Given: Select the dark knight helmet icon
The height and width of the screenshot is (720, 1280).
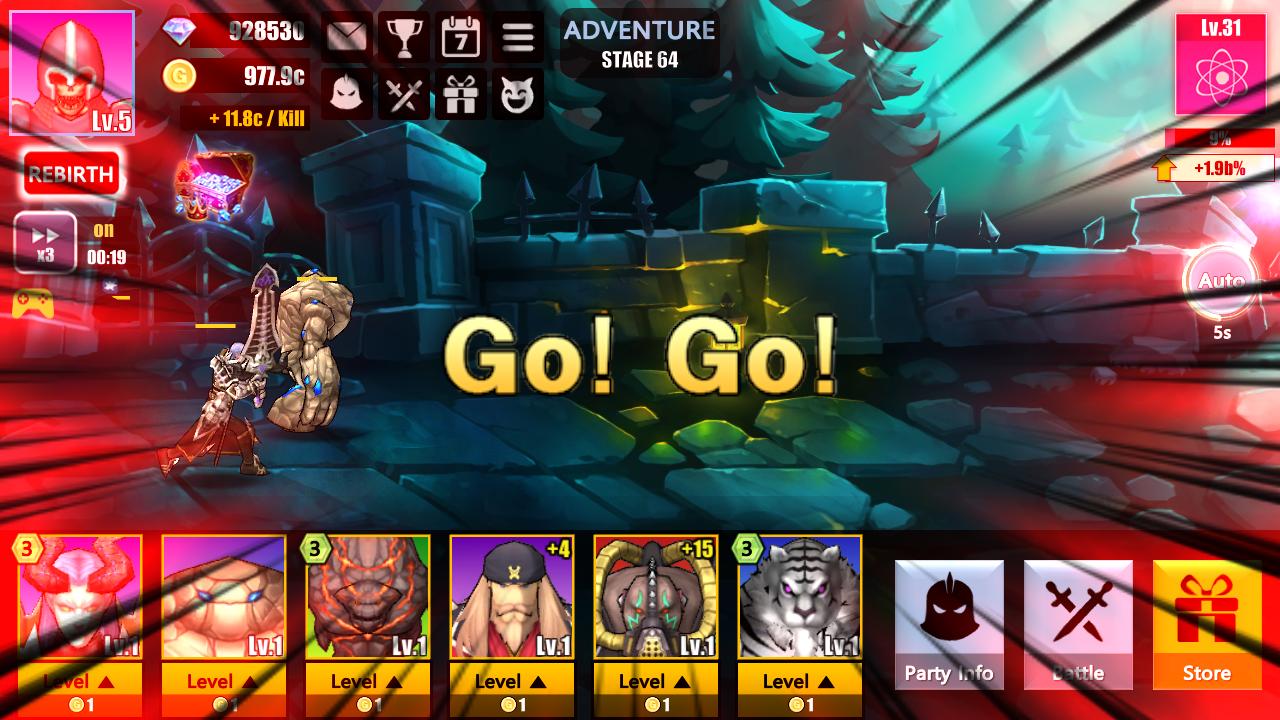Looking at the screenshot, I should [346, 95].
